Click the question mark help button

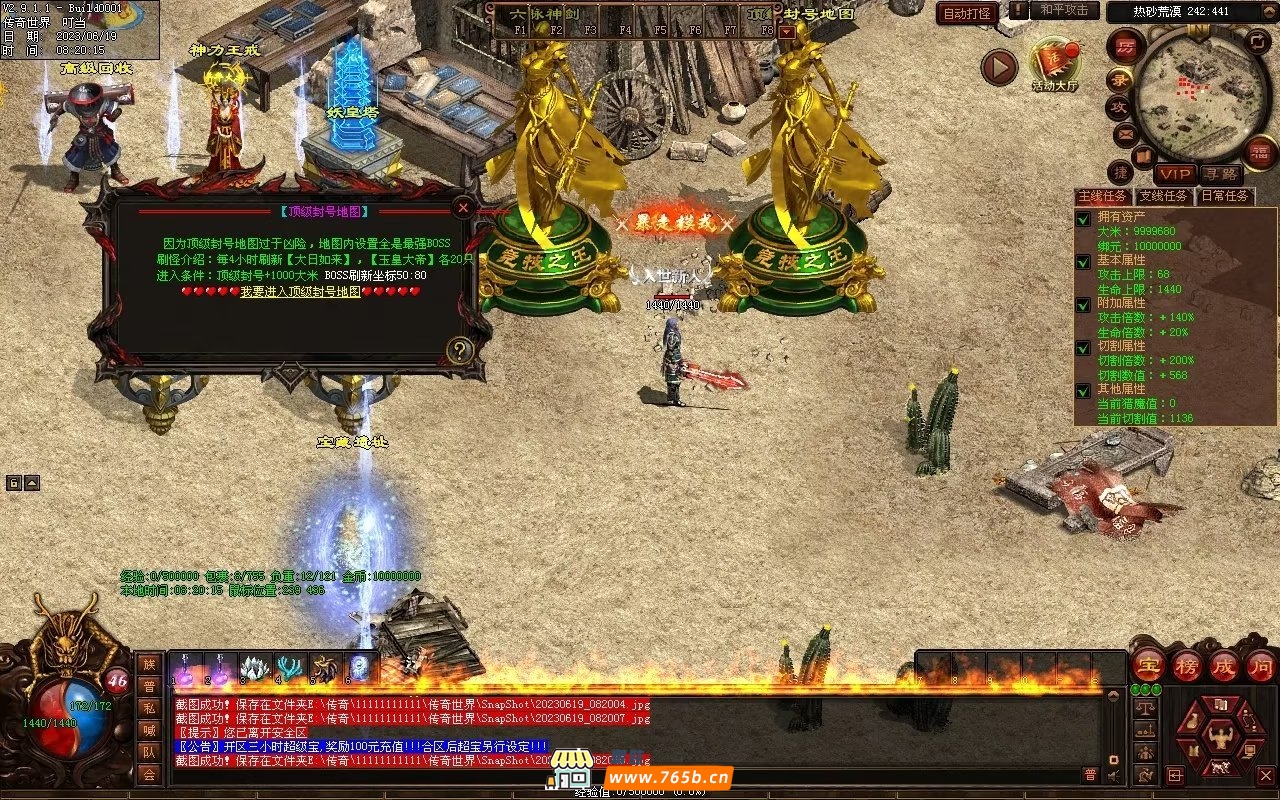pyautogui.click(x=459, y=350)
